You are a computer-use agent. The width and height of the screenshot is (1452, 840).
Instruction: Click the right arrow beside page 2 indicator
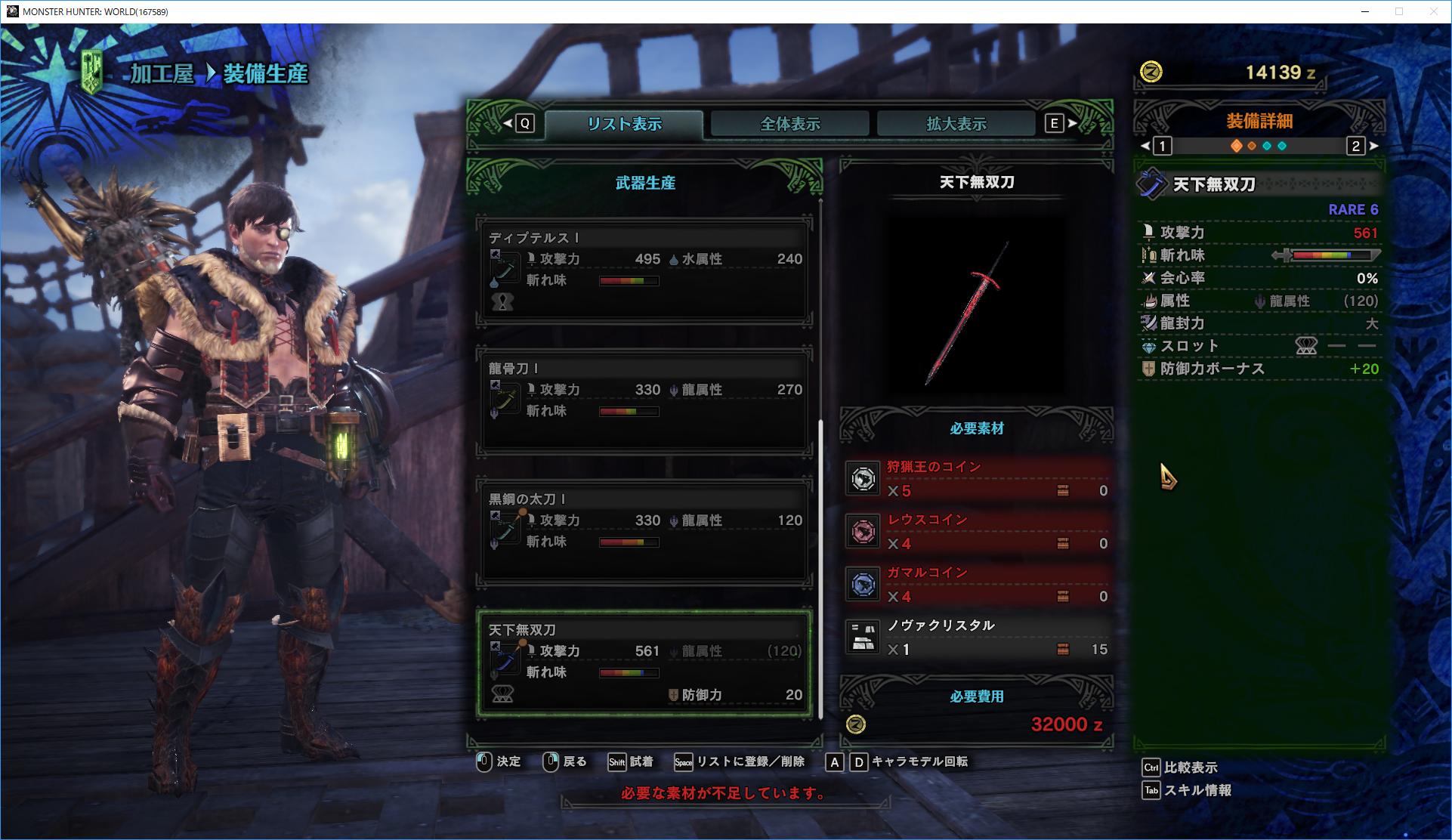click(1374, 147)
